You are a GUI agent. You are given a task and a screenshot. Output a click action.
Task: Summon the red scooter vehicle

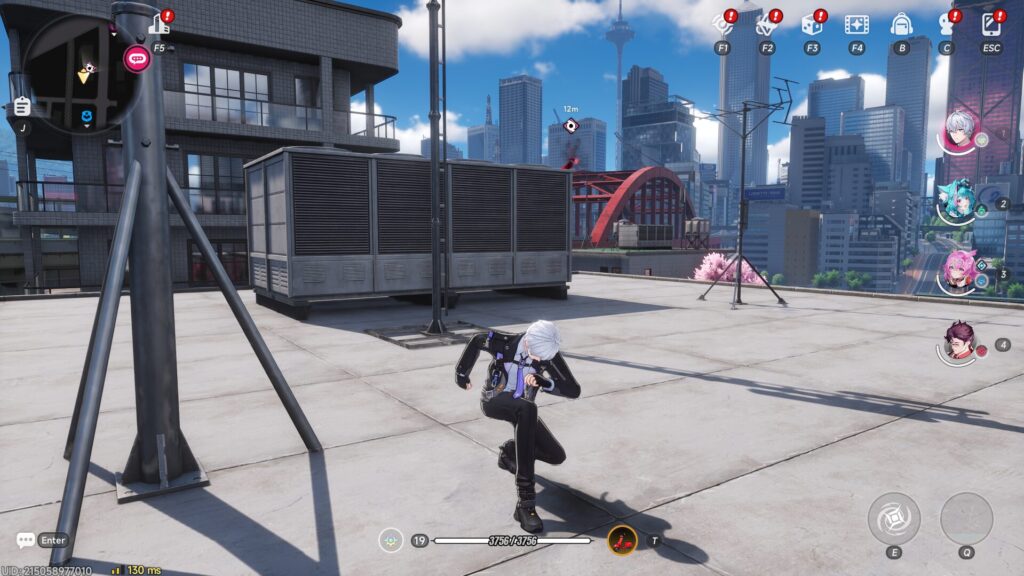click(622, 540)
